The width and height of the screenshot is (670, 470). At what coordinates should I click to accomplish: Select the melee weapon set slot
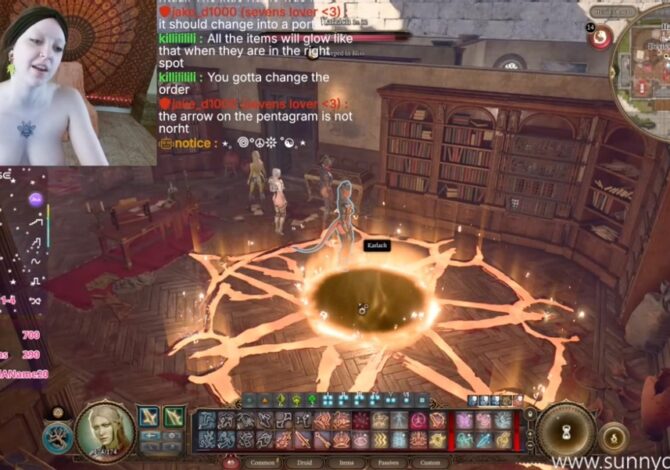(149, 416)
